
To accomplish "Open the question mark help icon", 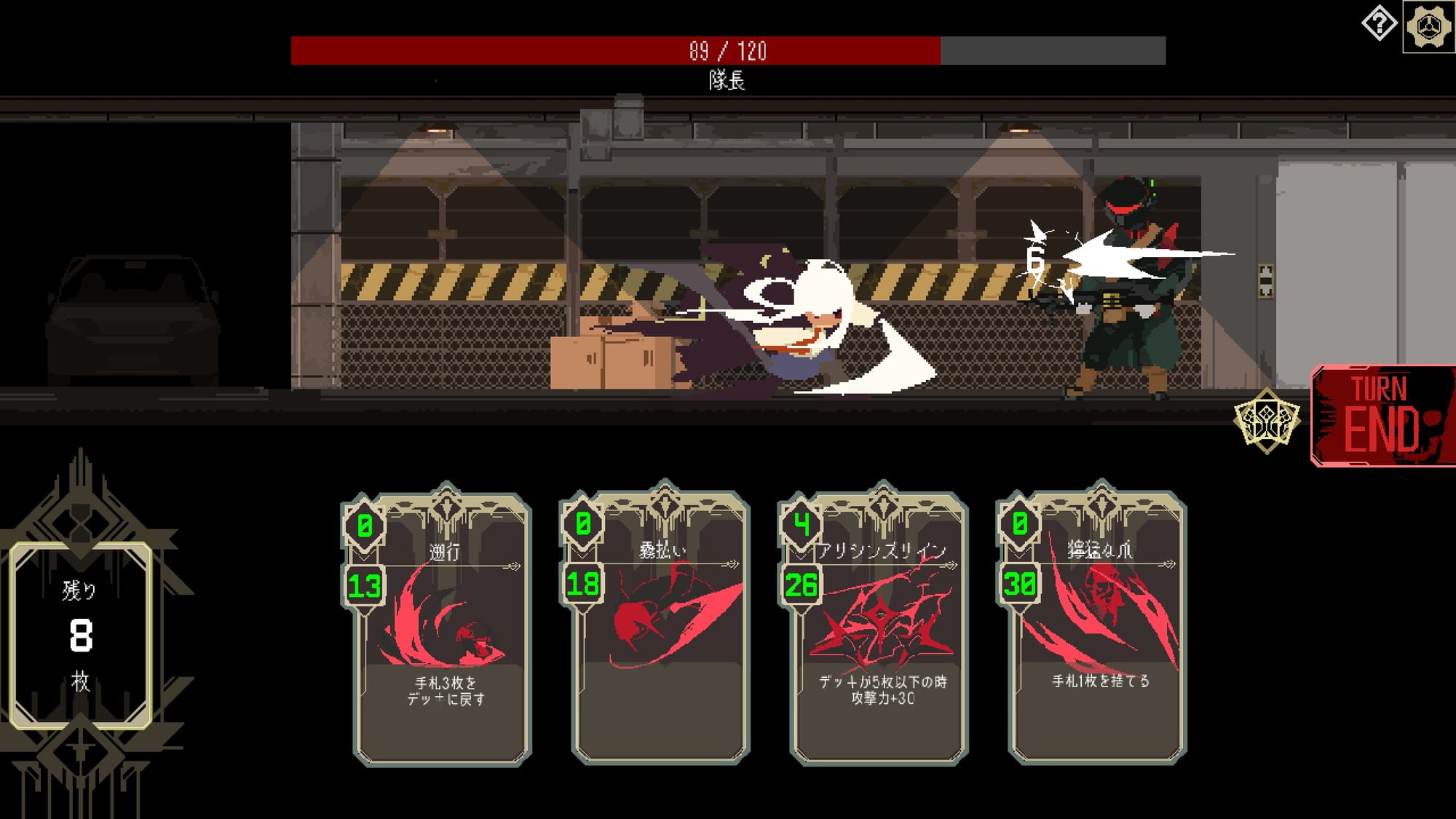I will tap(1379, 25).
